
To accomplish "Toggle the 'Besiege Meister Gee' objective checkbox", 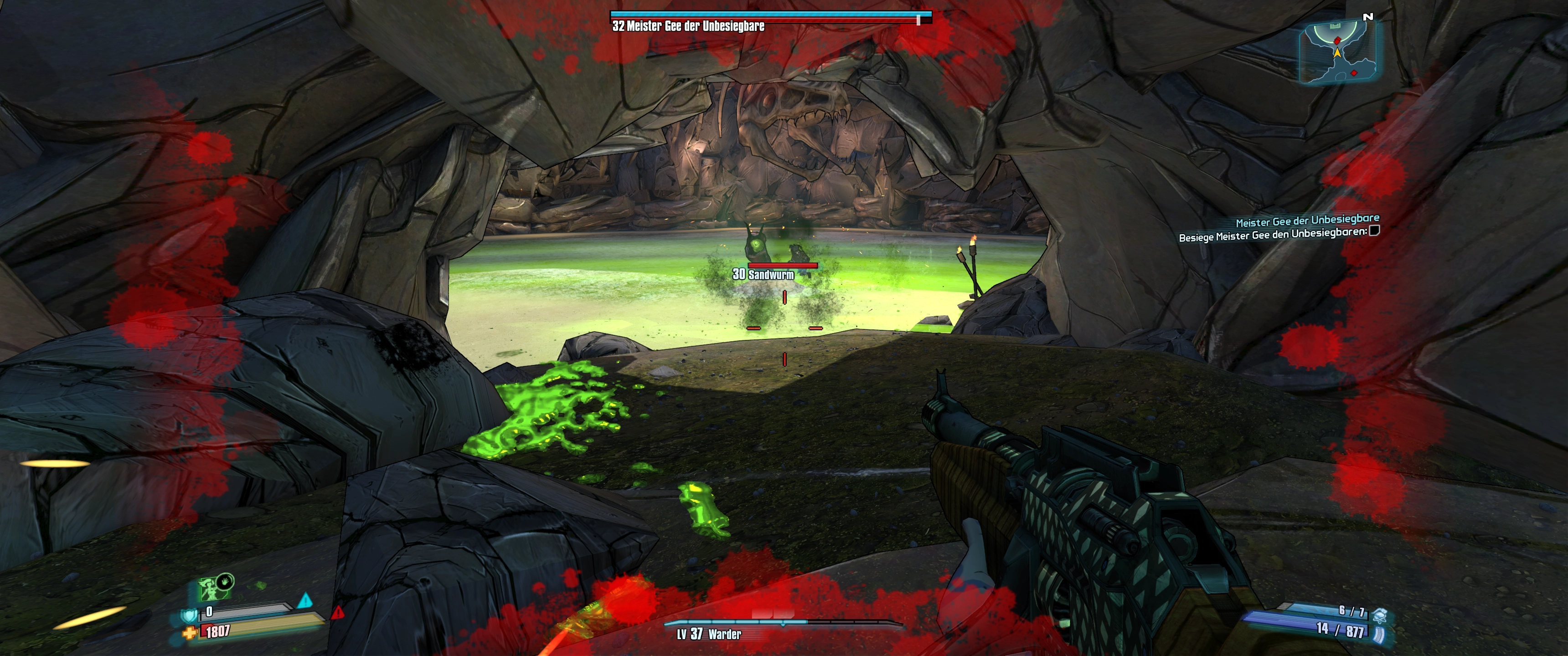I will tap(1373, 231).
